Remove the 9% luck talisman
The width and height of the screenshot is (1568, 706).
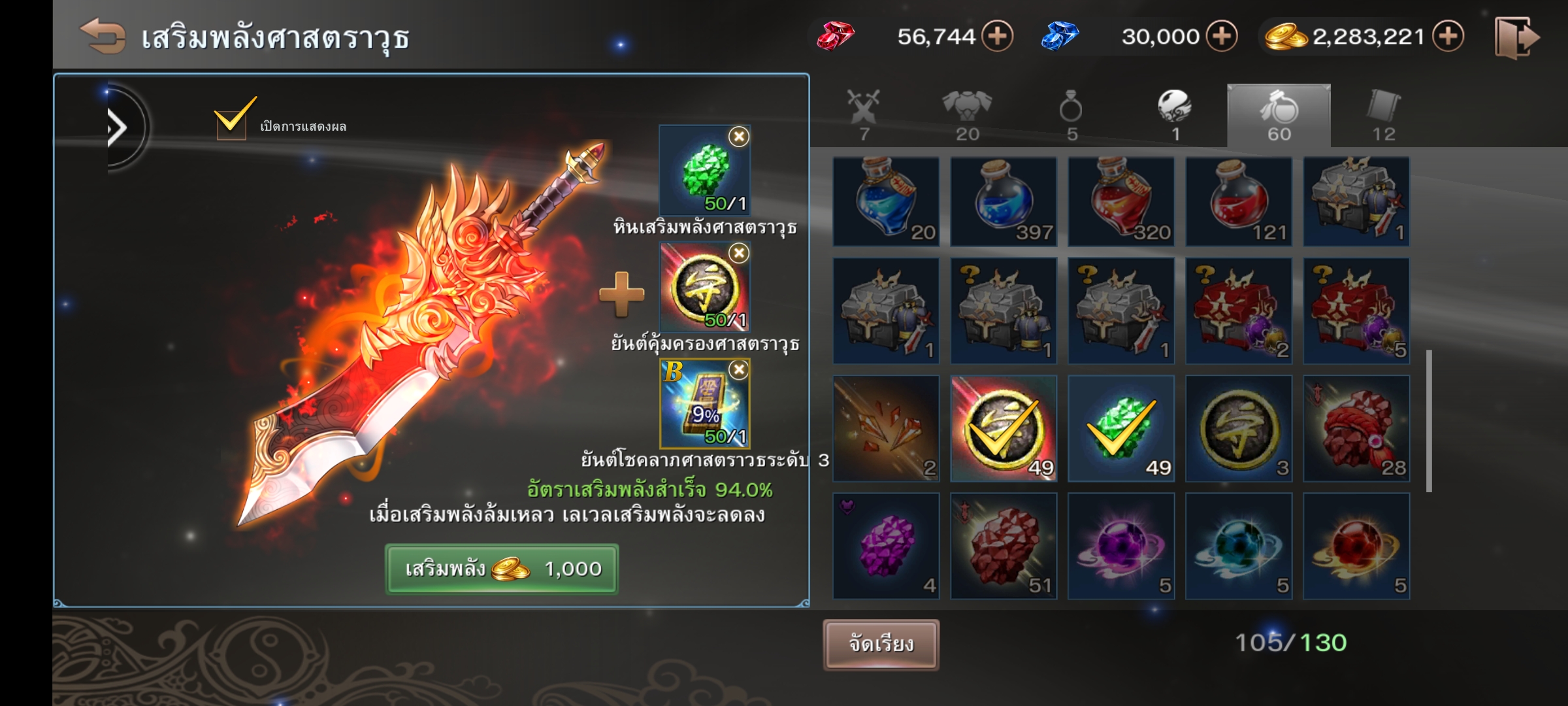[738, 370]
